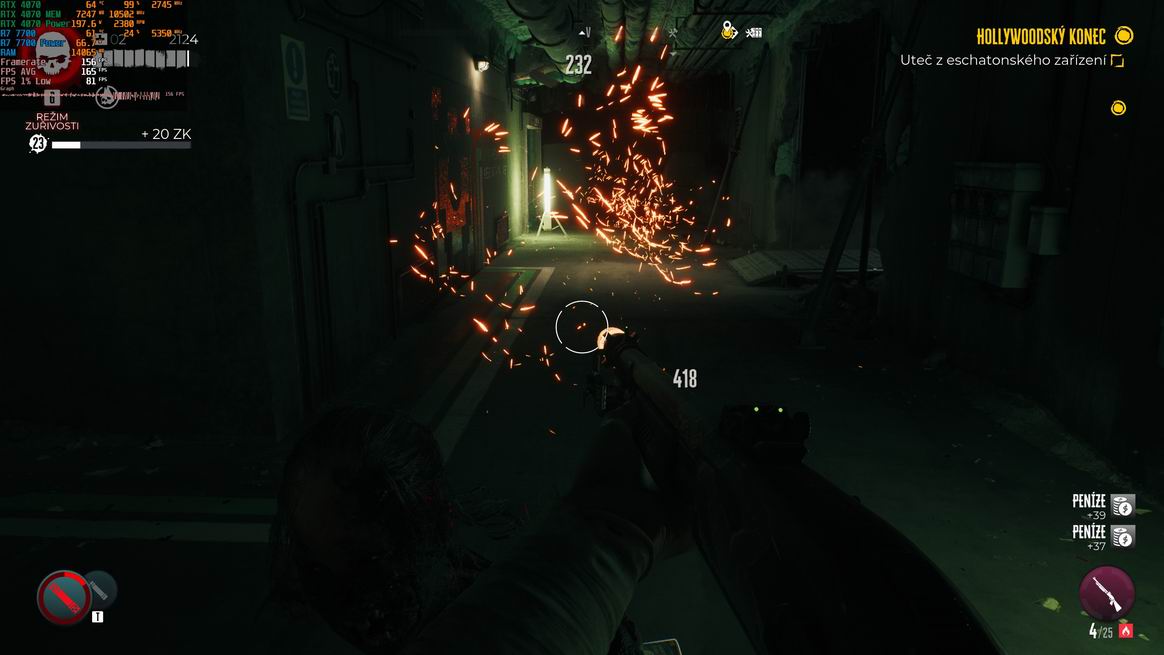The height and width of the screenshot is (655, 1164).
Task: Click the yellow quest marker on compass
Action: [731, 32]
